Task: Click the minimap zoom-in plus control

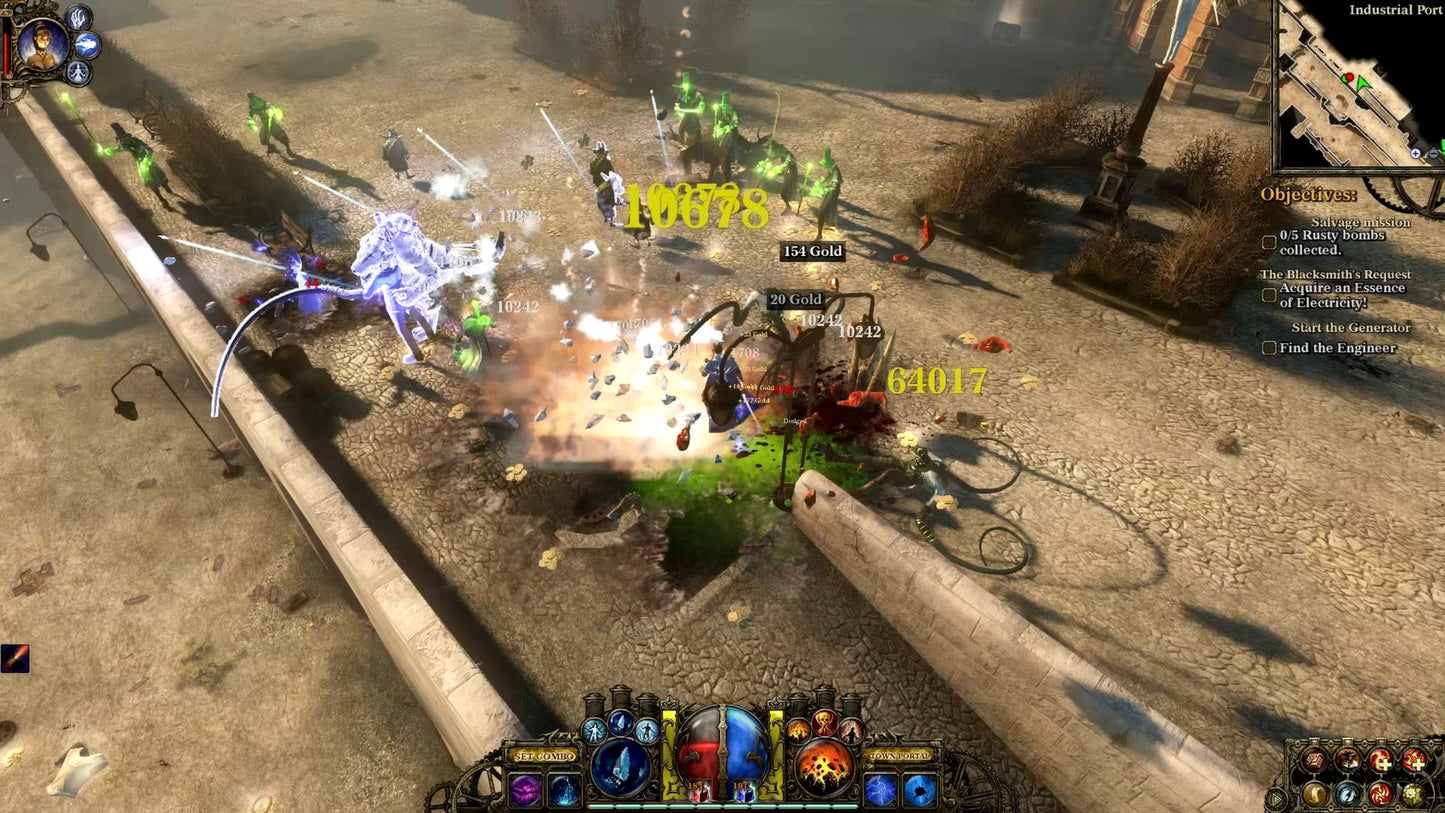Action: pos(1415,154)
